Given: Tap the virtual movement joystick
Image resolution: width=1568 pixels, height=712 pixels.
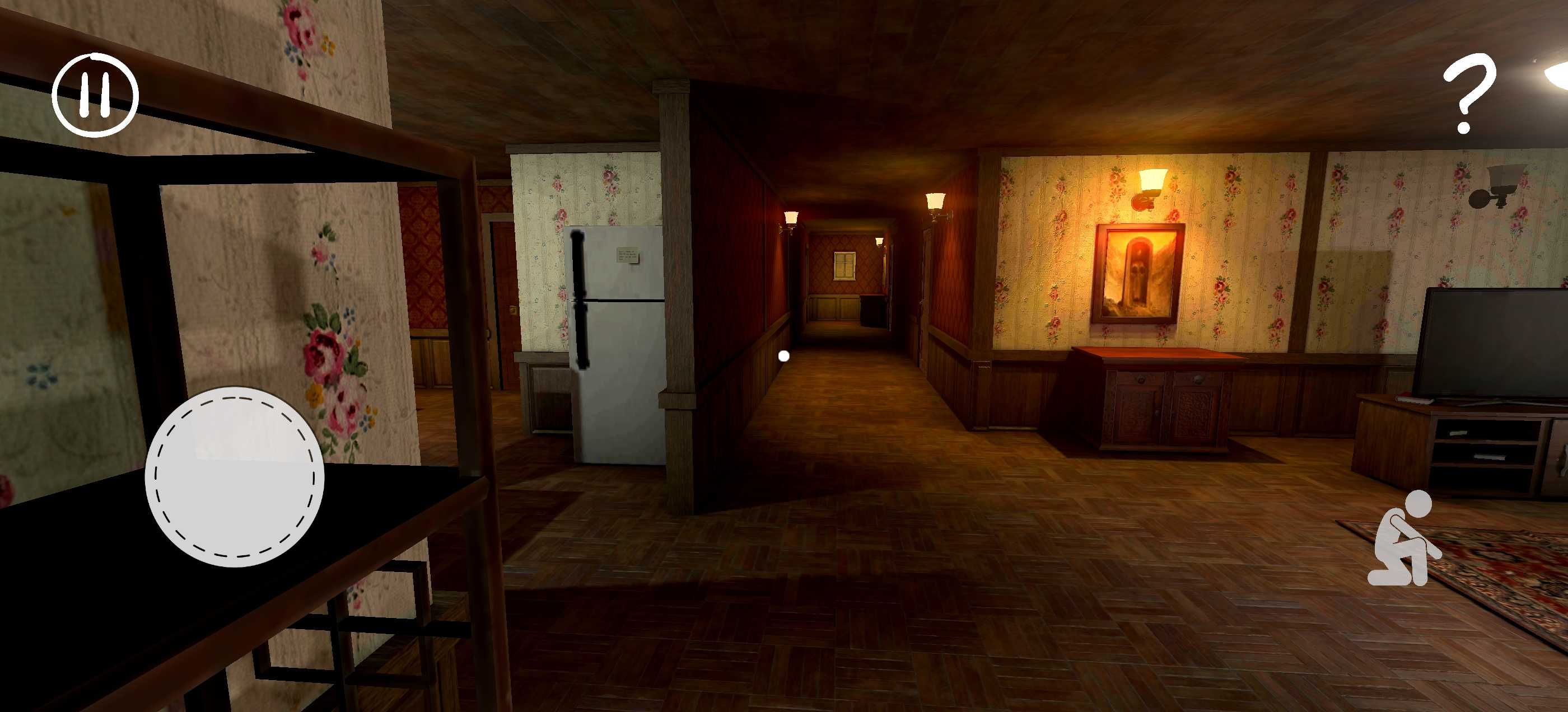Looking at the screenshot, I should [235, 476].
